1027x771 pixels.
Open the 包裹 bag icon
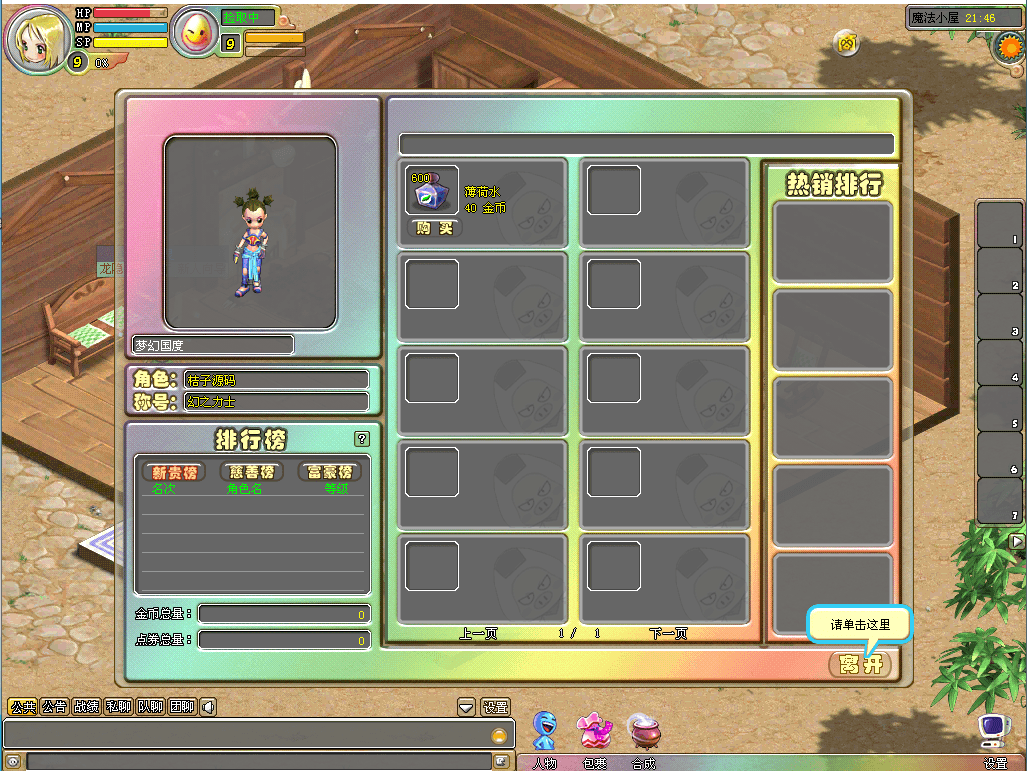coord(595,731)
